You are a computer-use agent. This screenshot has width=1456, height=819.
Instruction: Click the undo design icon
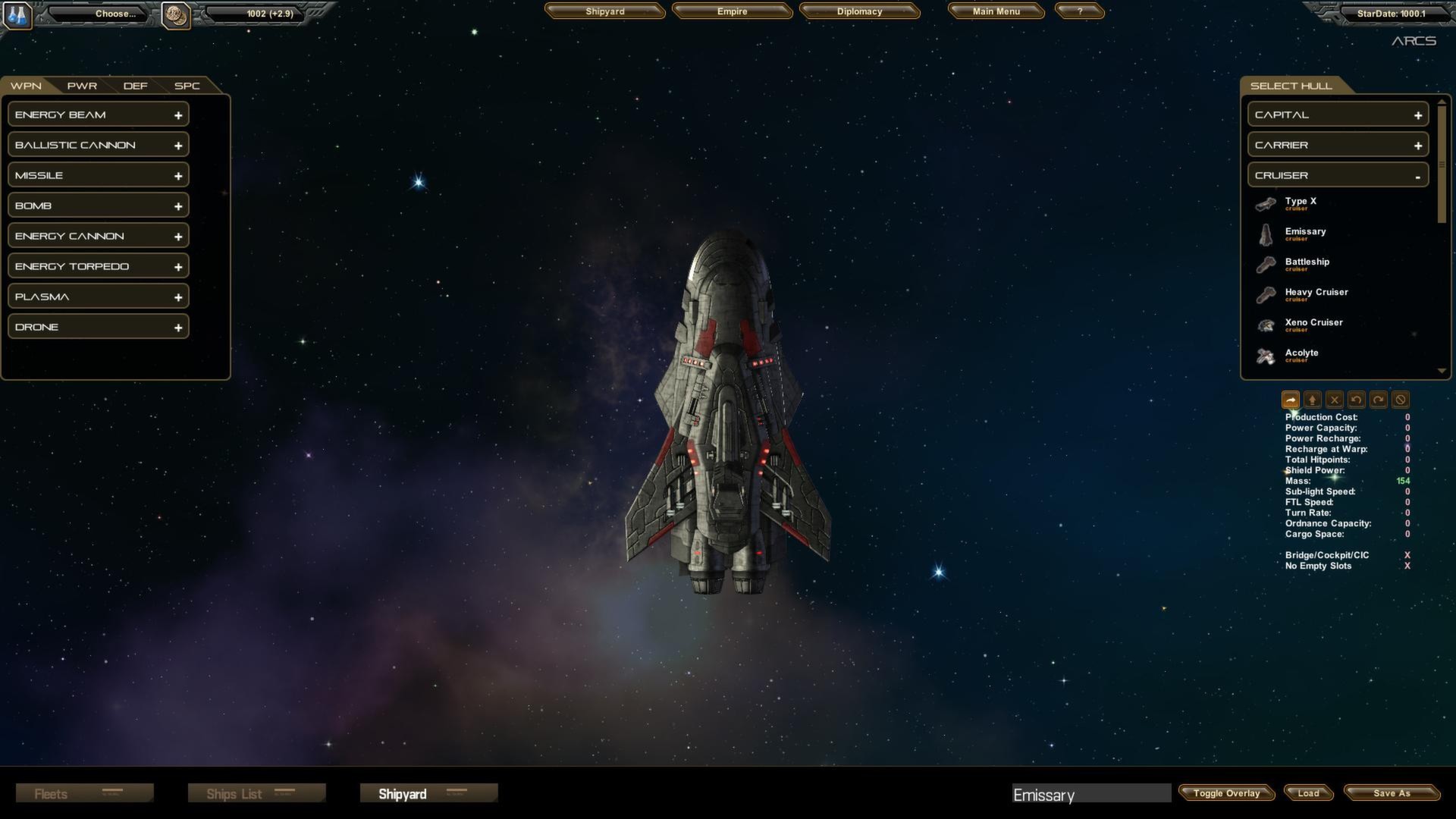click(x=1357, y=400)
